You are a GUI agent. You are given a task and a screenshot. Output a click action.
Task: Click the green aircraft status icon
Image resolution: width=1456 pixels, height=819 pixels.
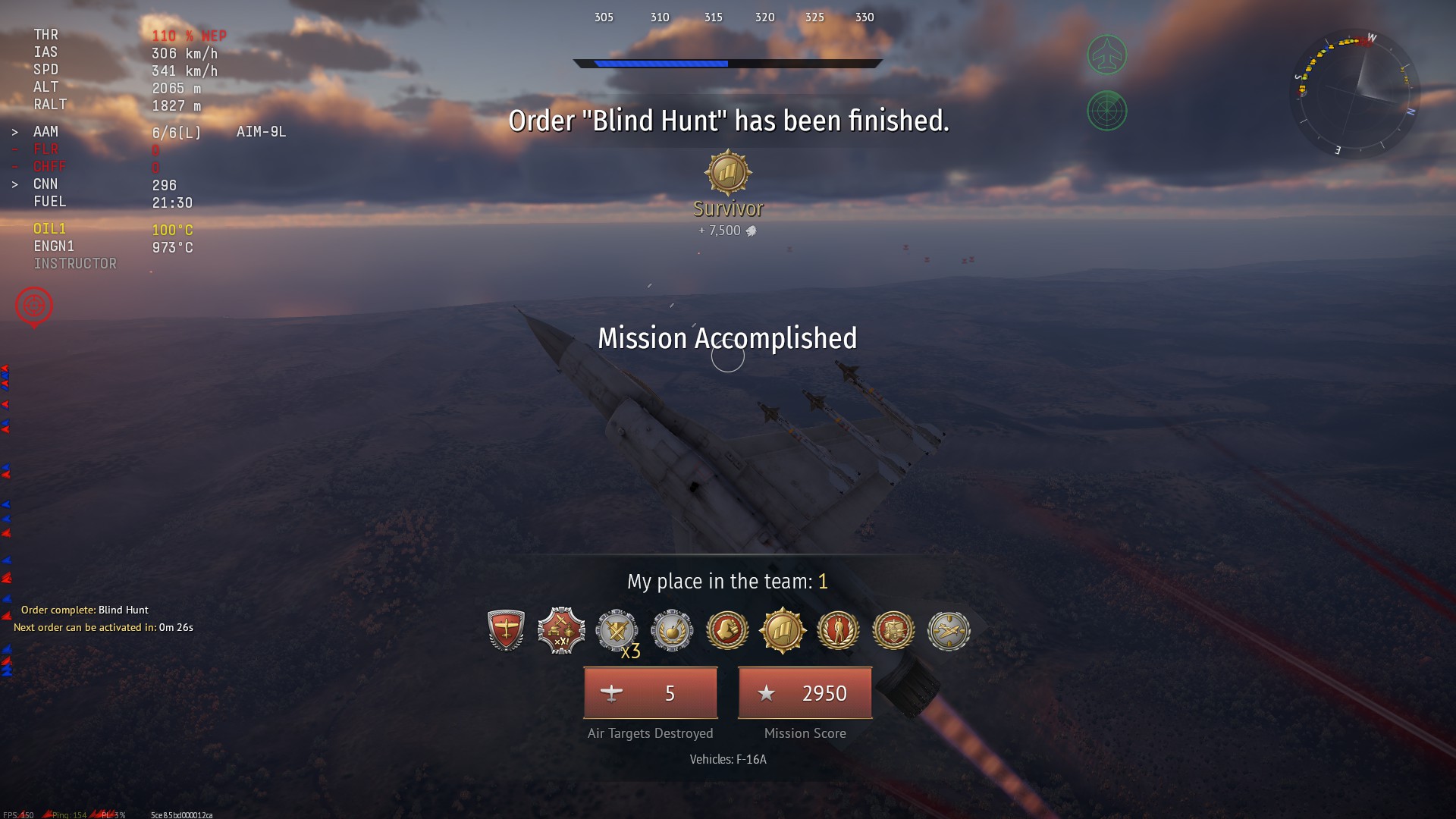pyautogui.click(x=1106, y=55)
